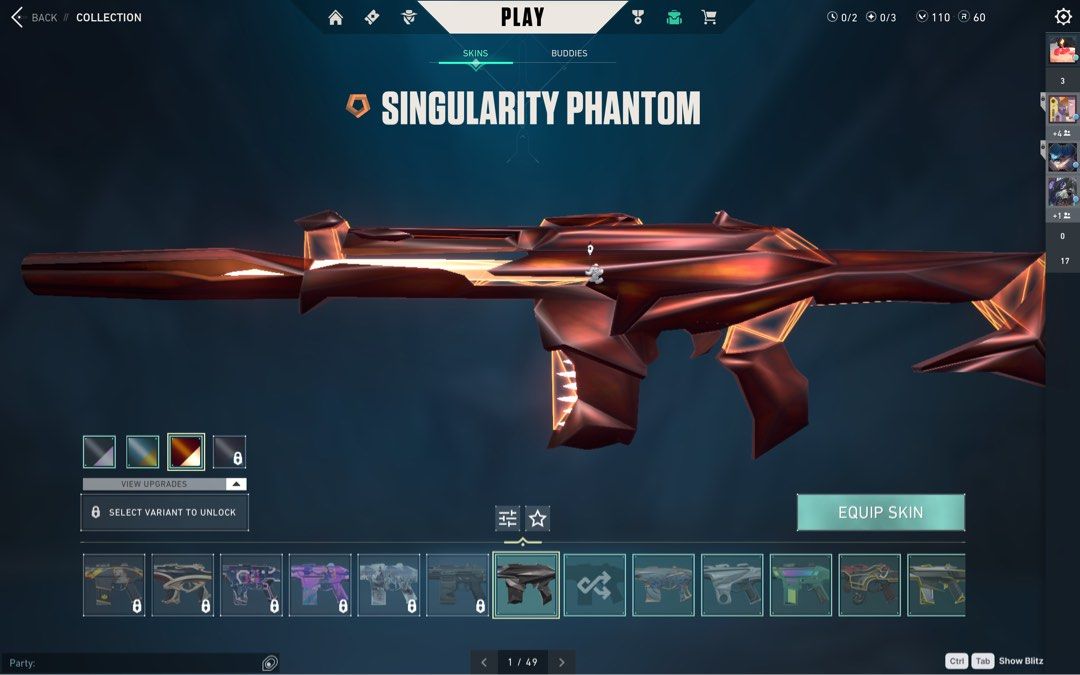
Task: Choose the blue-gold variant swatch
Action: click(x=143, y=452)
